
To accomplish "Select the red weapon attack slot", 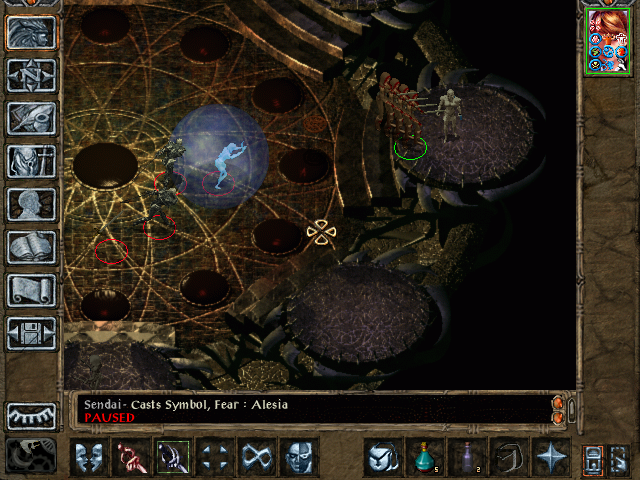I will coord(130,458).
